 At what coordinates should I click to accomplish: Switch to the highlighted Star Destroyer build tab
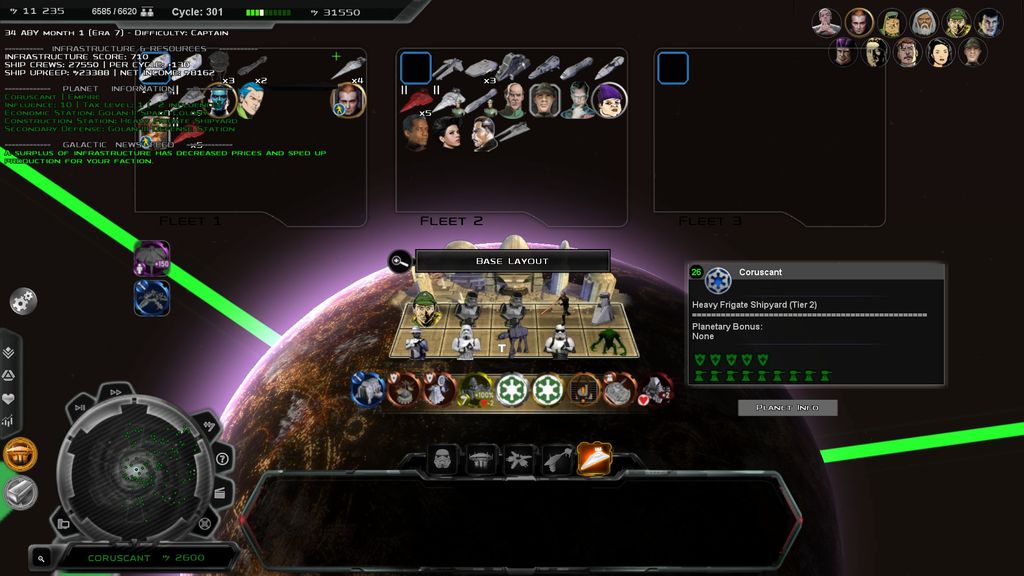coord(594,460)
